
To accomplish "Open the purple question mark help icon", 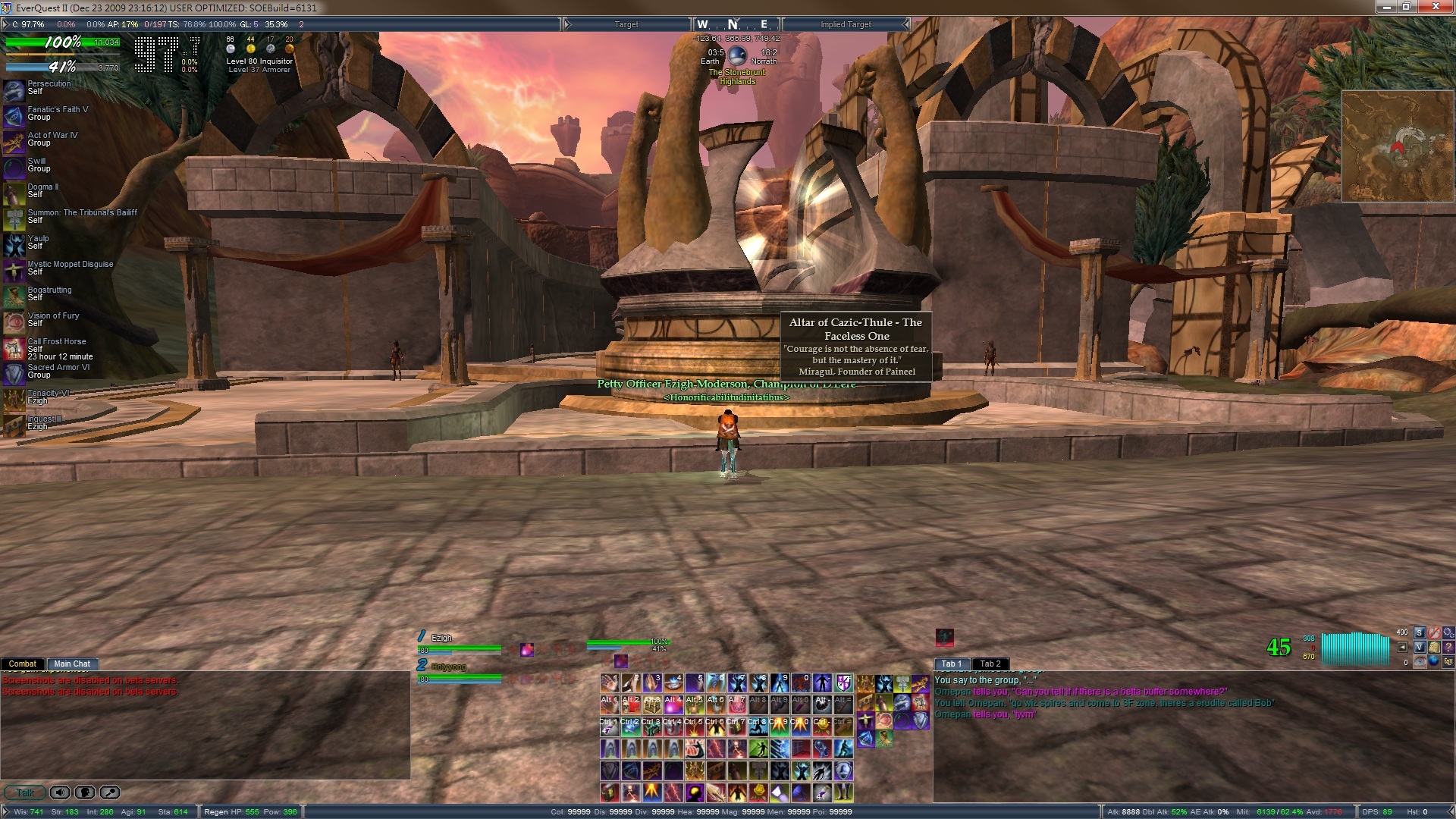I will [x=1448, y=647].
